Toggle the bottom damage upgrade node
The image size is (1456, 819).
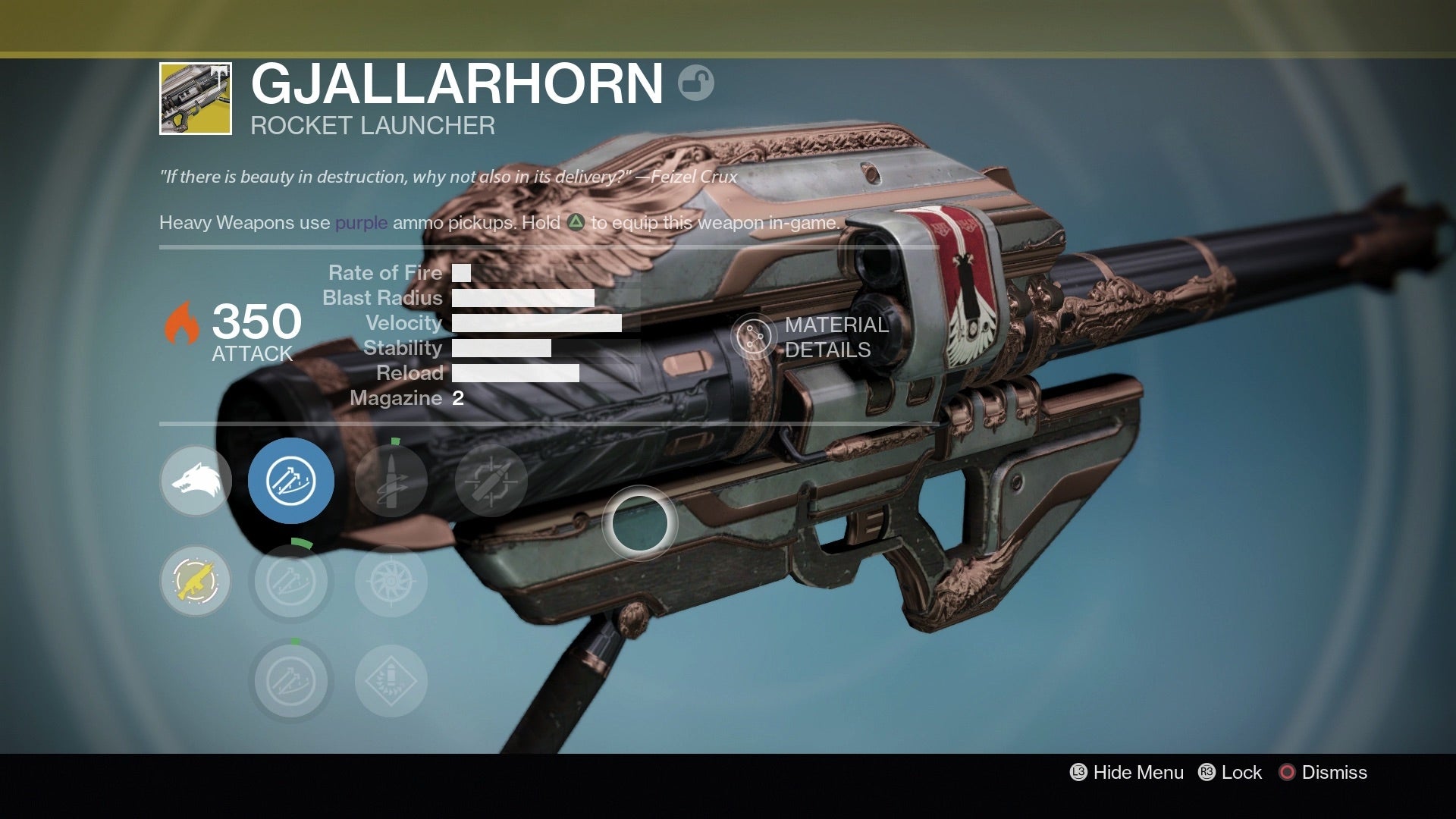(292, 680)
